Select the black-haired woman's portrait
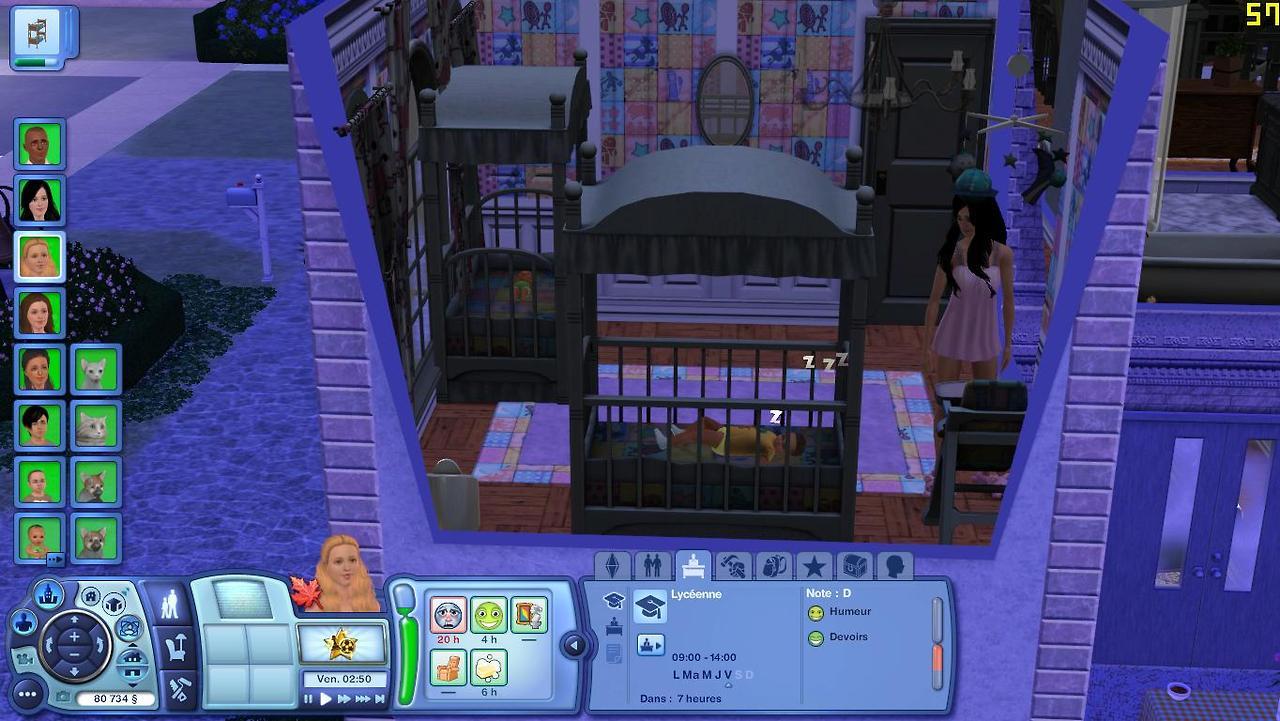The width and height of the screenshot is (1280, 721). pyautogui.click(x=40, y=200)
